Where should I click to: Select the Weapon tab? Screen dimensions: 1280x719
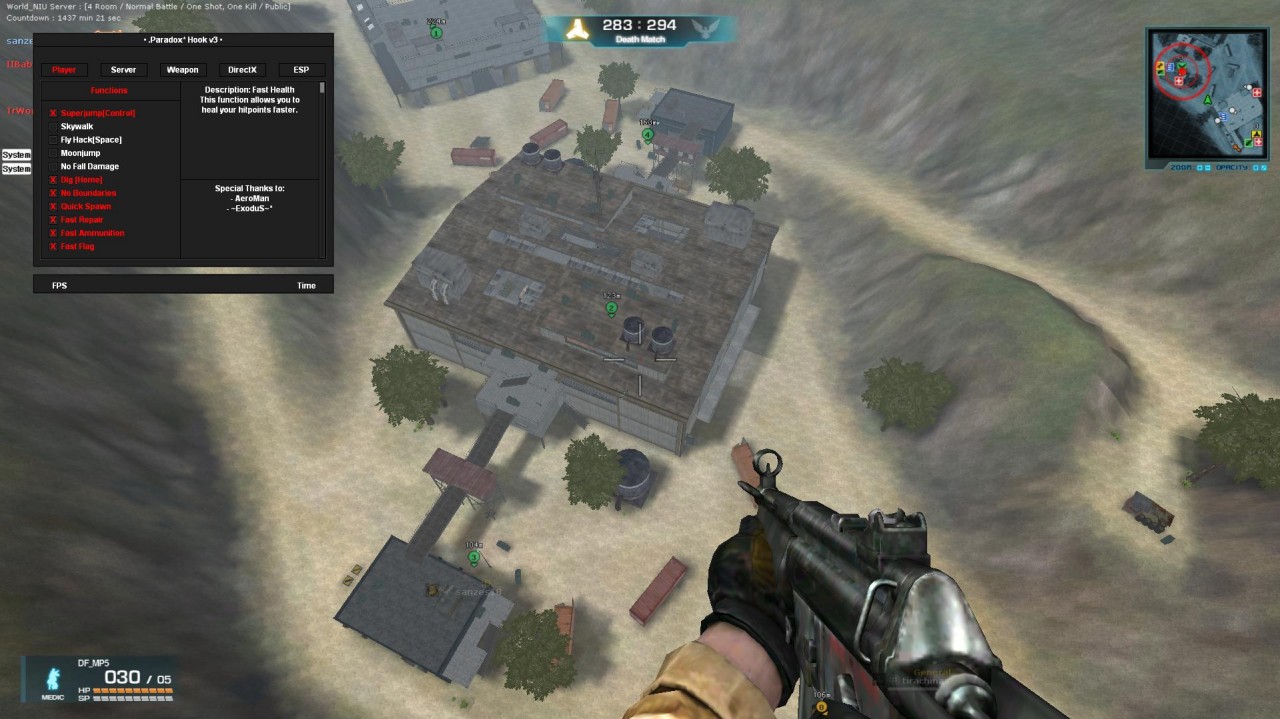(x=182, y=70)
